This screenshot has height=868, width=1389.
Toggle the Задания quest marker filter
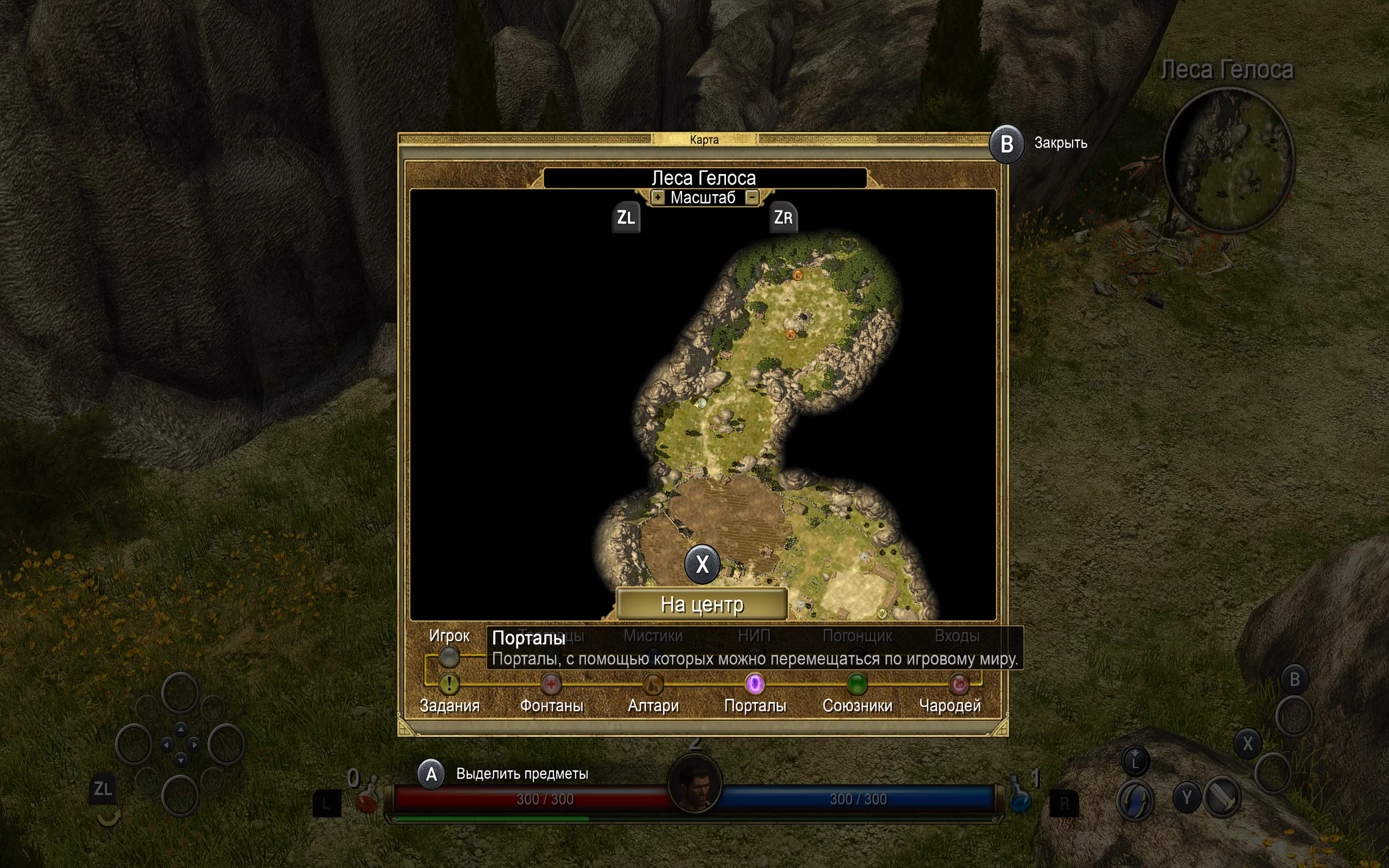[449, 684]
